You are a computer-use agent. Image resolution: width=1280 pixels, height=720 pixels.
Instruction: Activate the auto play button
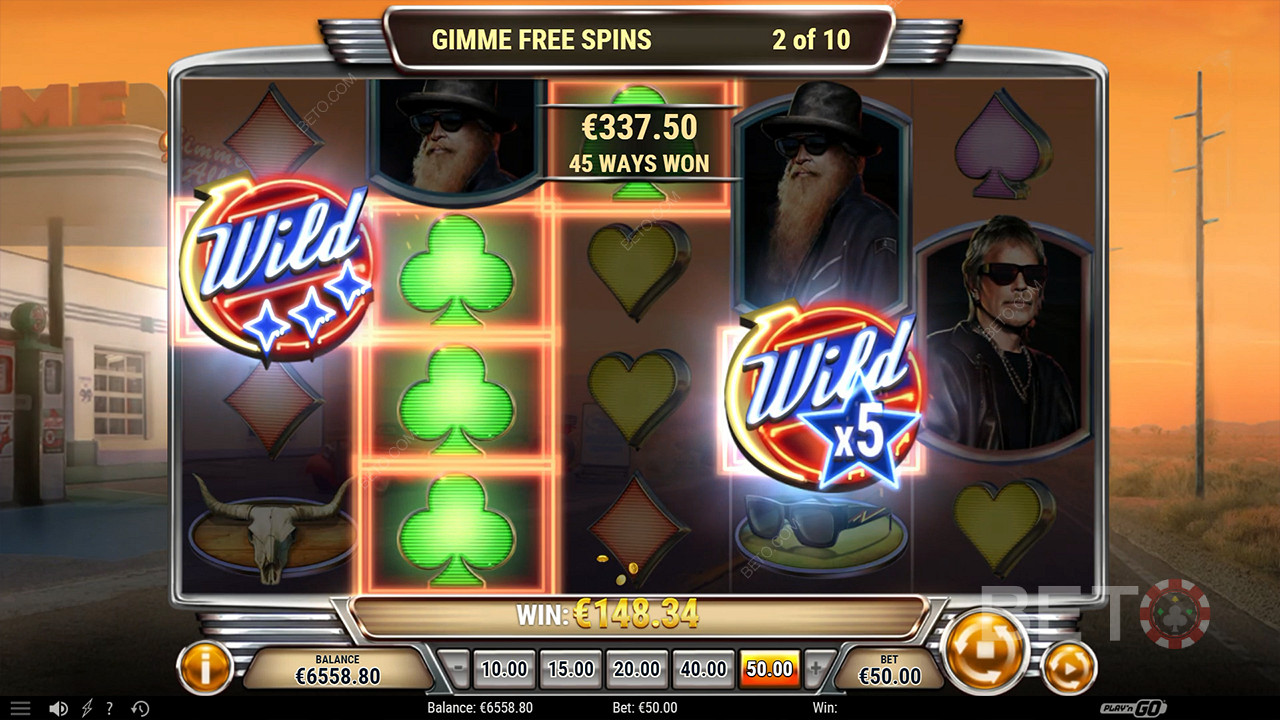click(1069, 667)
